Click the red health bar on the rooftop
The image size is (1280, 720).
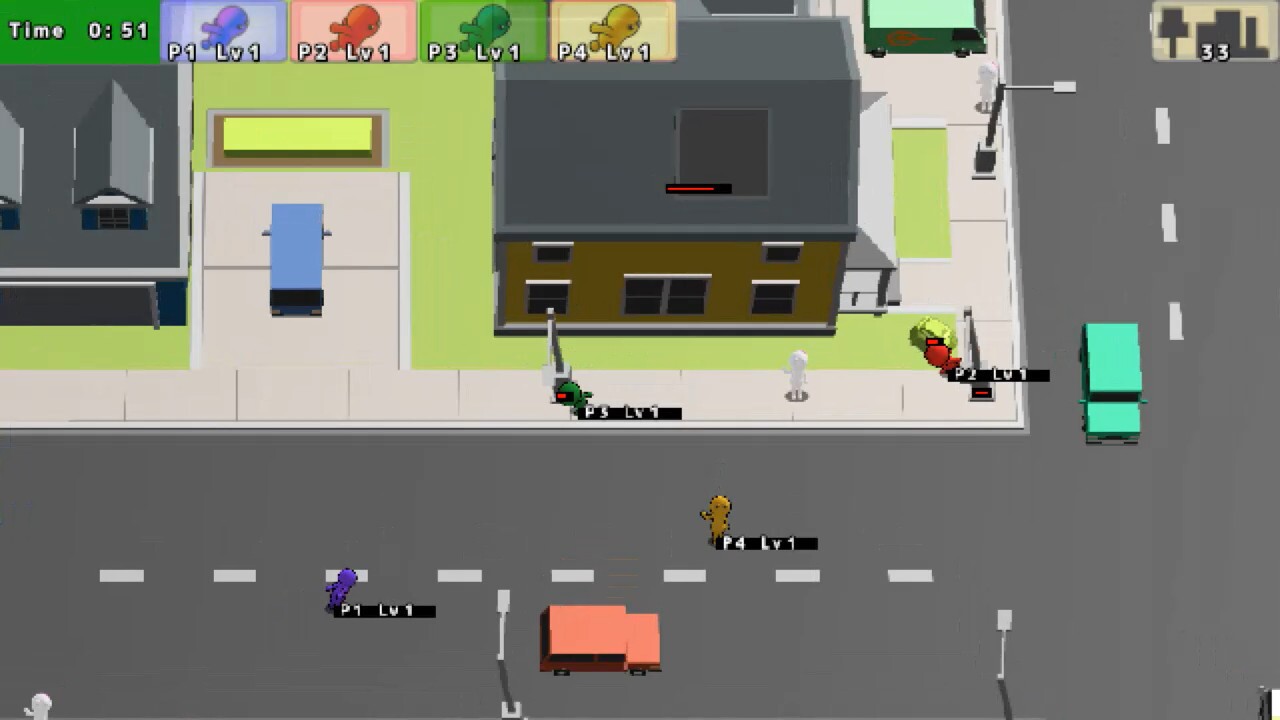[x=697, y=188]
